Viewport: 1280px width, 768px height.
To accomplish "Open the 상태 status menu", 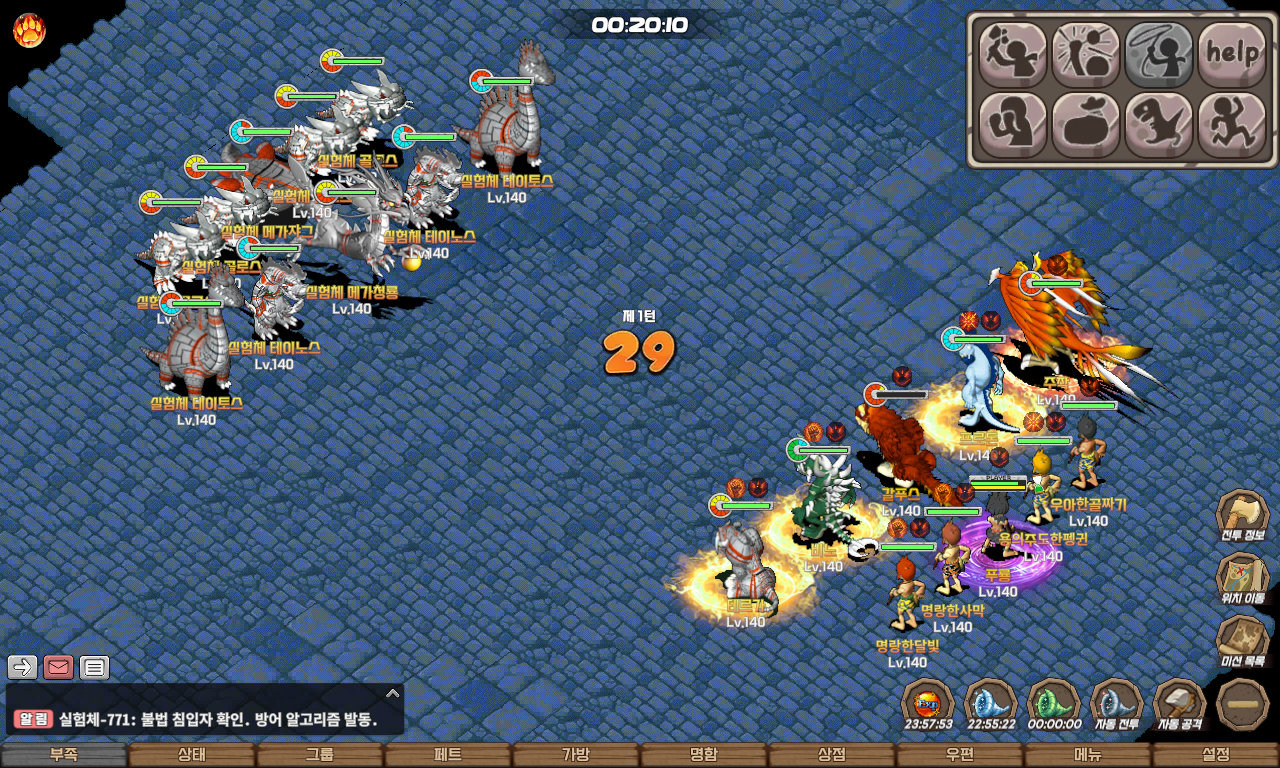I will tap(192, 755).
